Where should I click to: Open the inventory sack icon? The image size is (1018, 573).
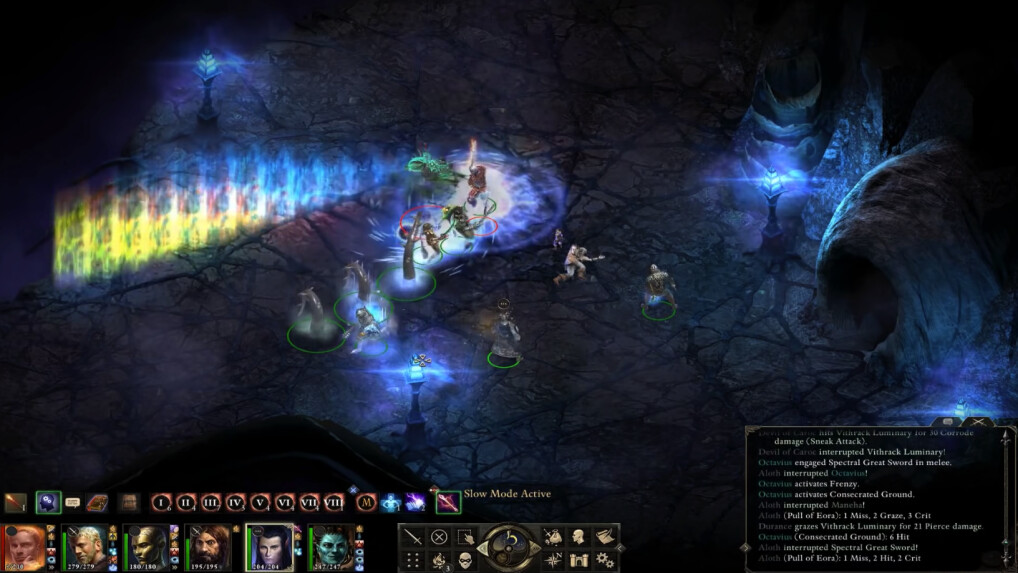pos(553,536)
